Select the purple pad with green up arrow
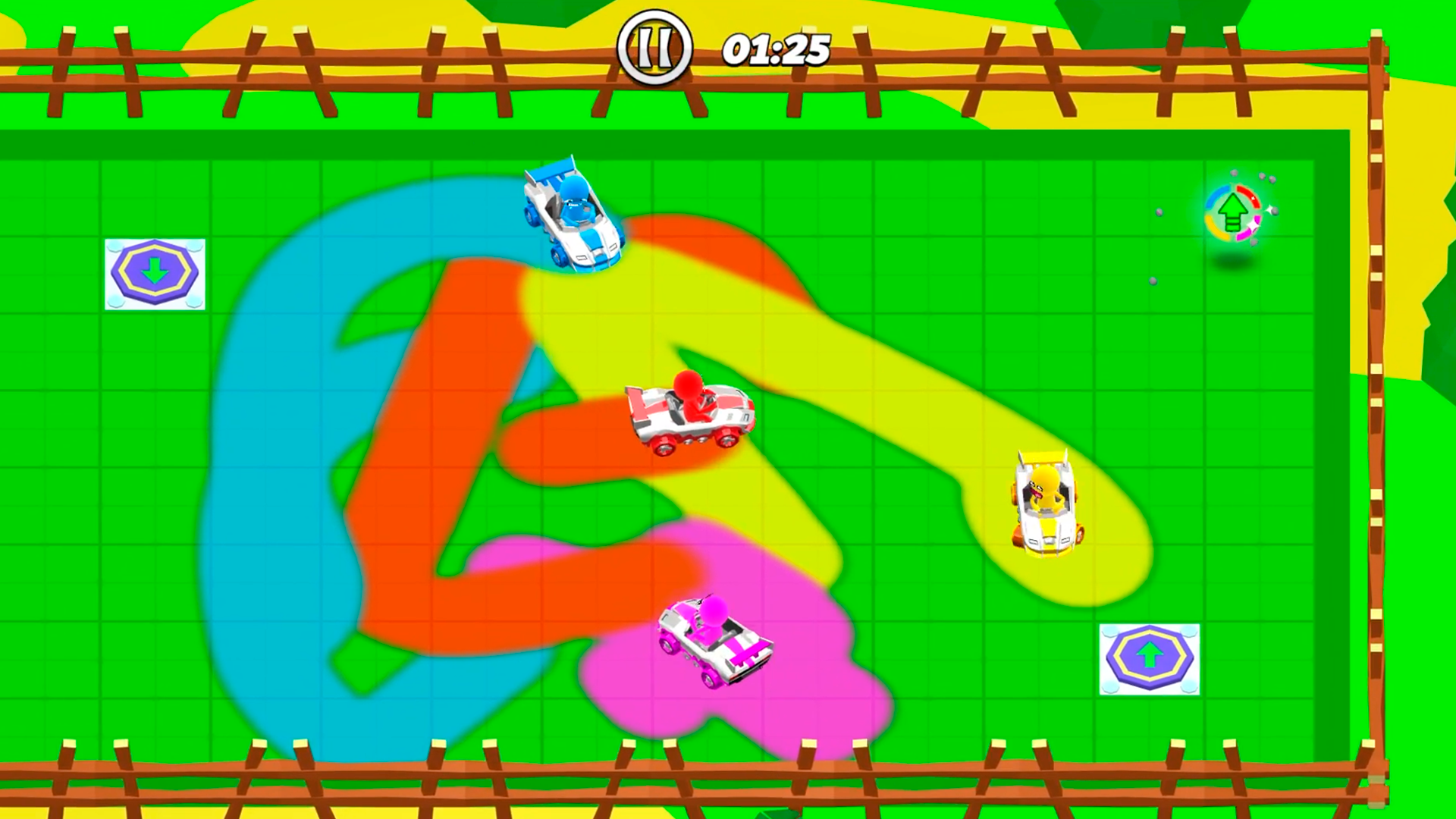Screen dimensions: 1456x819 pyautogui.click(x=1150, y=660)
